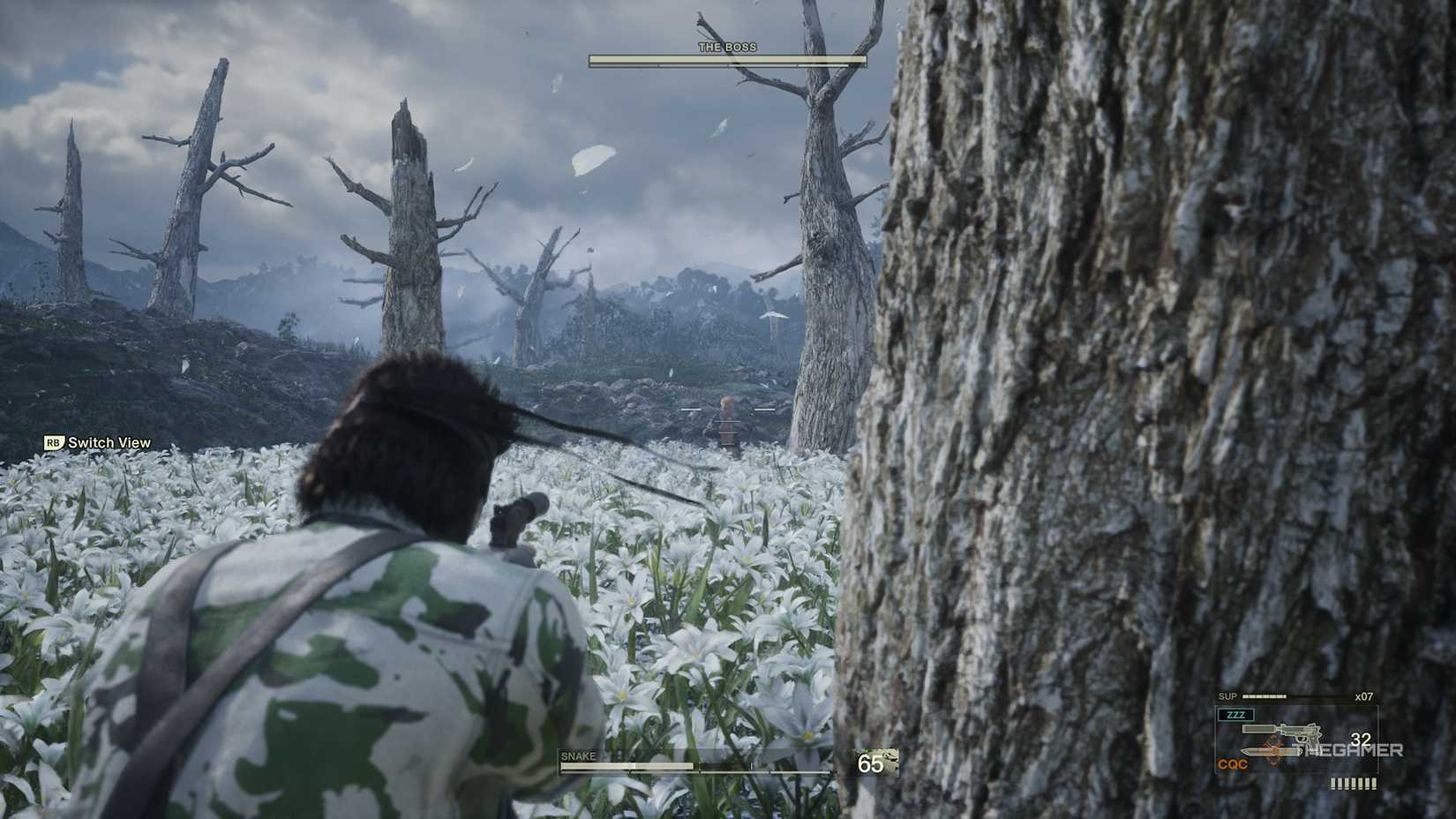This screenshot has width=1456, height=819.
Task: Click the x07 spare magazine counter
Action: coord(1364,696)
